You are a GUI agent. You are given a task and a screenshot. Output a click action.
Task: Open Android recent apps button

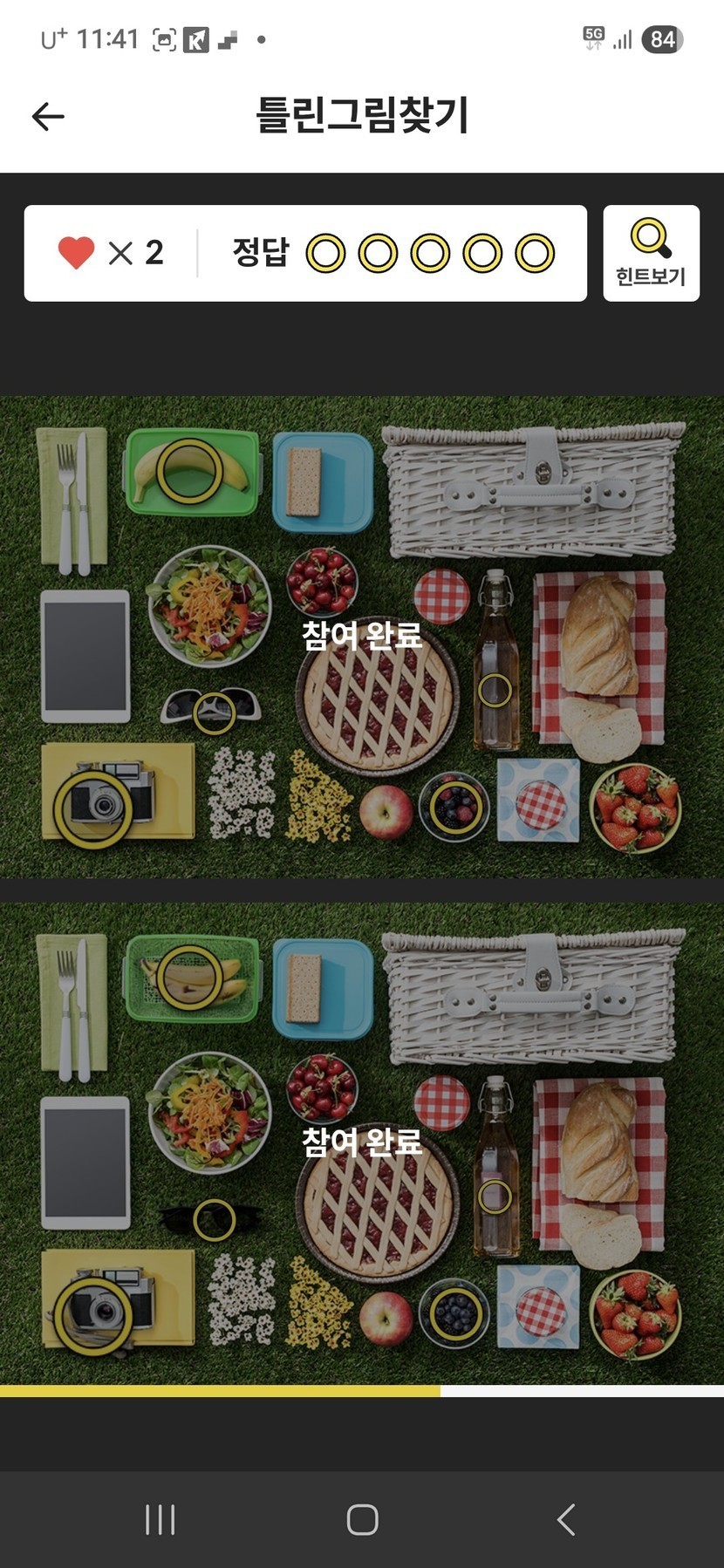click(160, 1519)
